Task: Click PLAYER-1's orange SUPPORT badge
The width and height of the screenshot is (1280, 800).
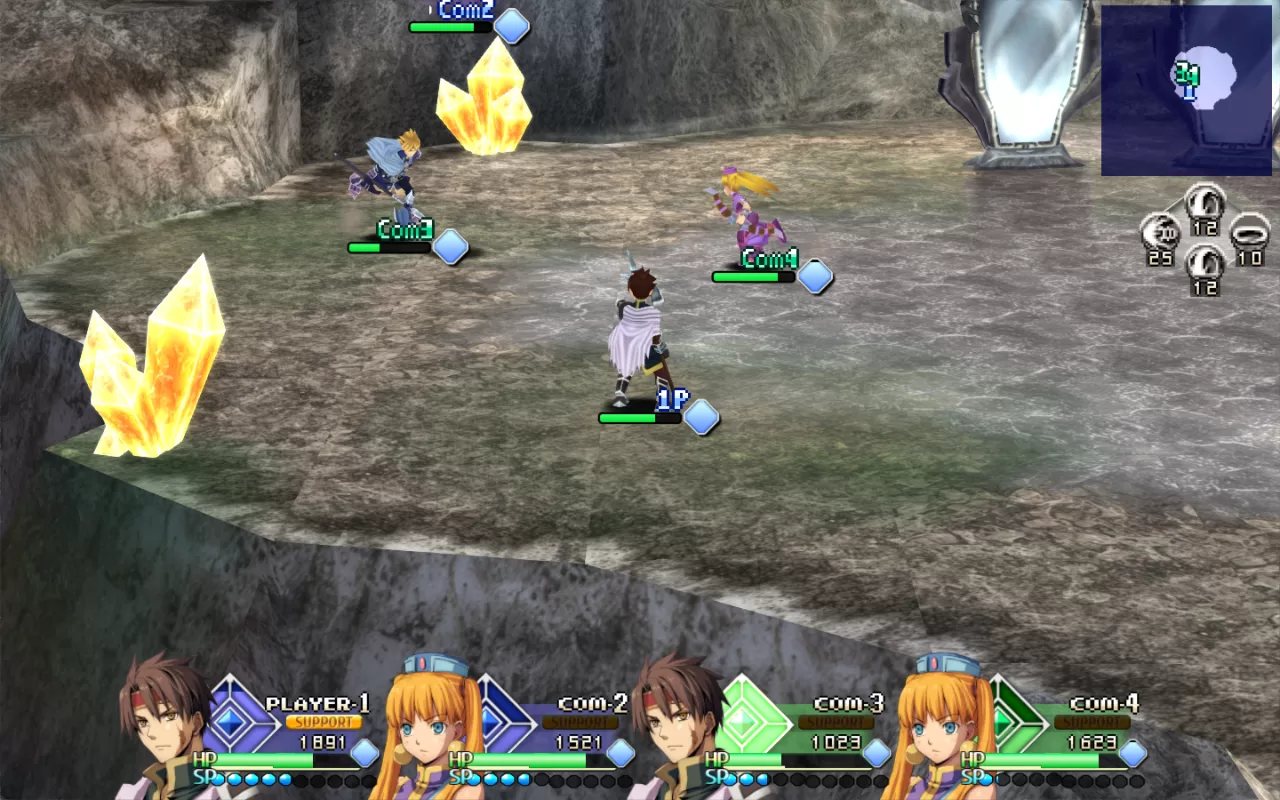Action: pyautogui.click(x=324, y=722)
